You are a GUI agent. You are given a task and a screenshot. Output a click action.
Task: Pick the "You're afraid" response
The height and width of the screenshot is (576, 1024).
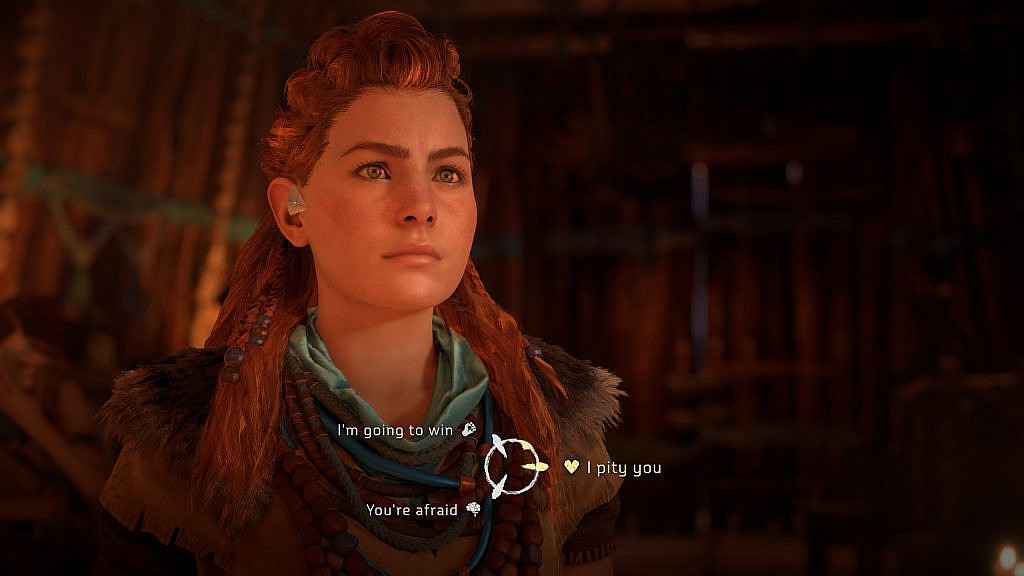click(411, 510)
